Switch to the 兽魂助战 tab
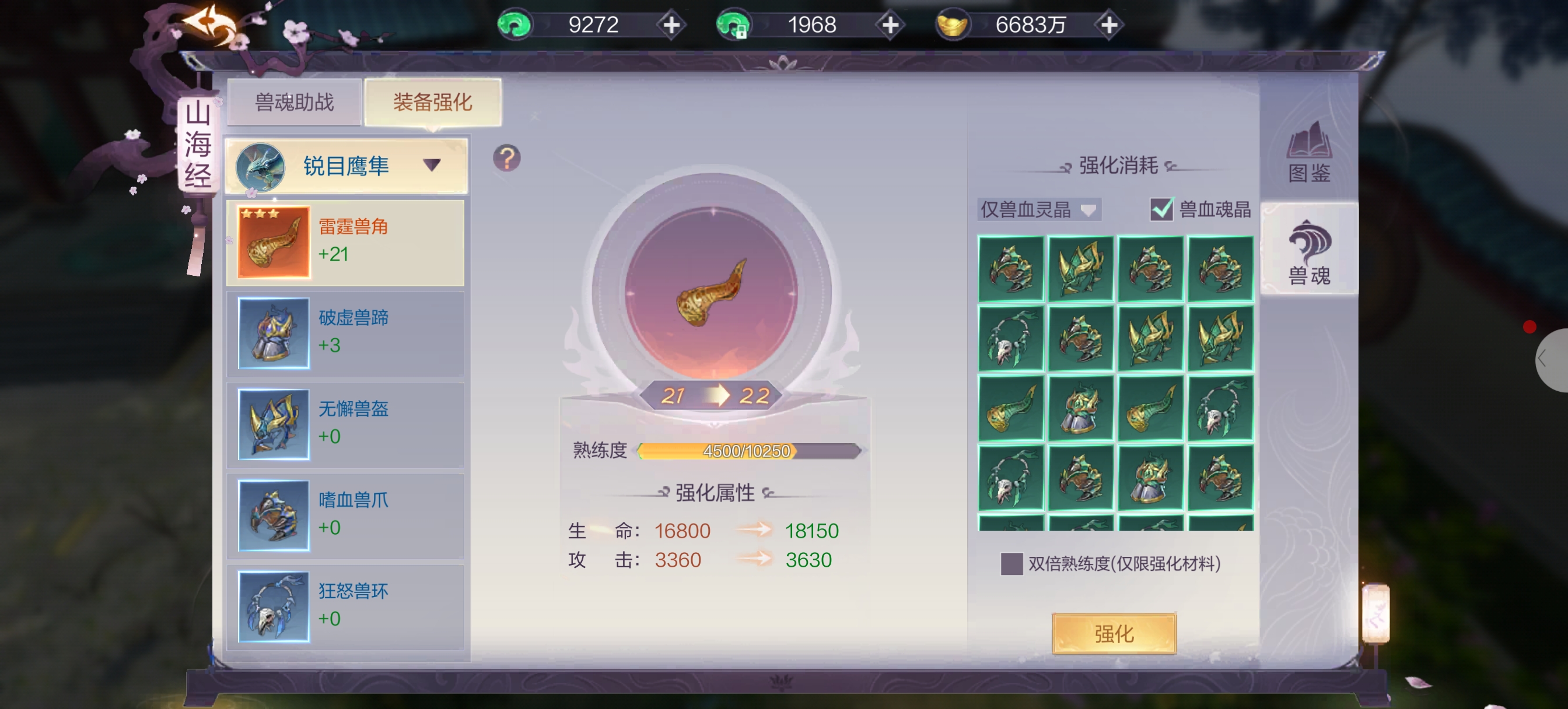Screen dimensions: 1568x709 tap(294, 102)
